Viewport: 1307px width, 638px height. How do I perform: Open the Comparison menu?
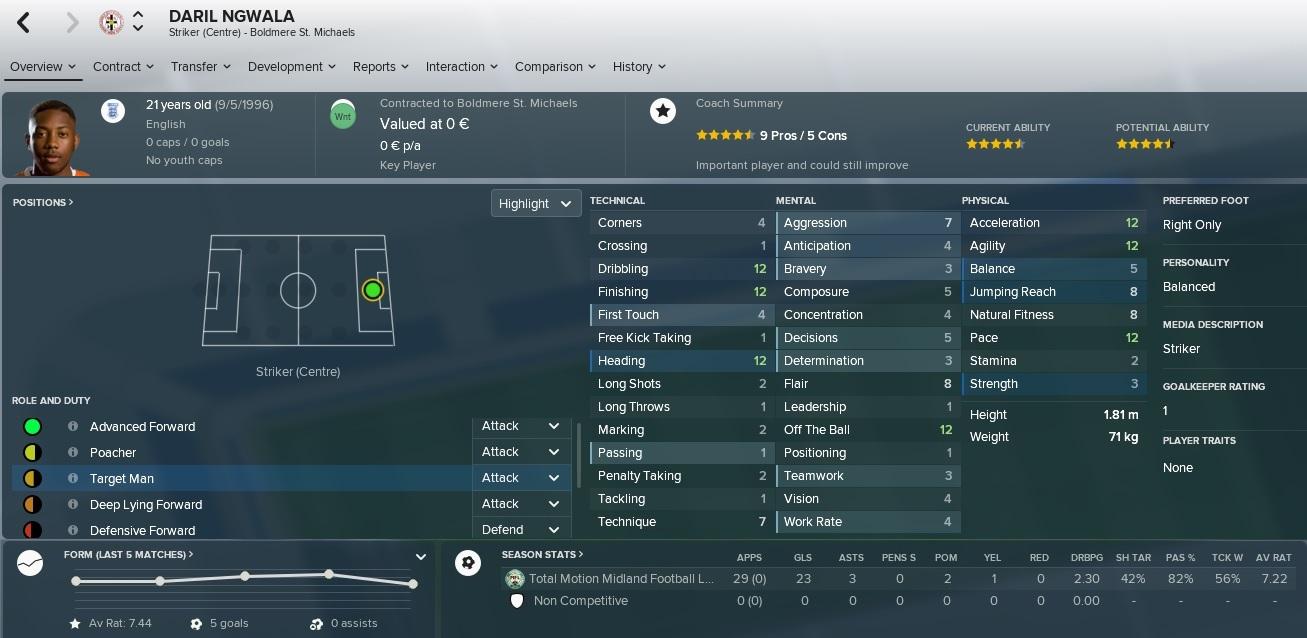(x=555, y=67)
